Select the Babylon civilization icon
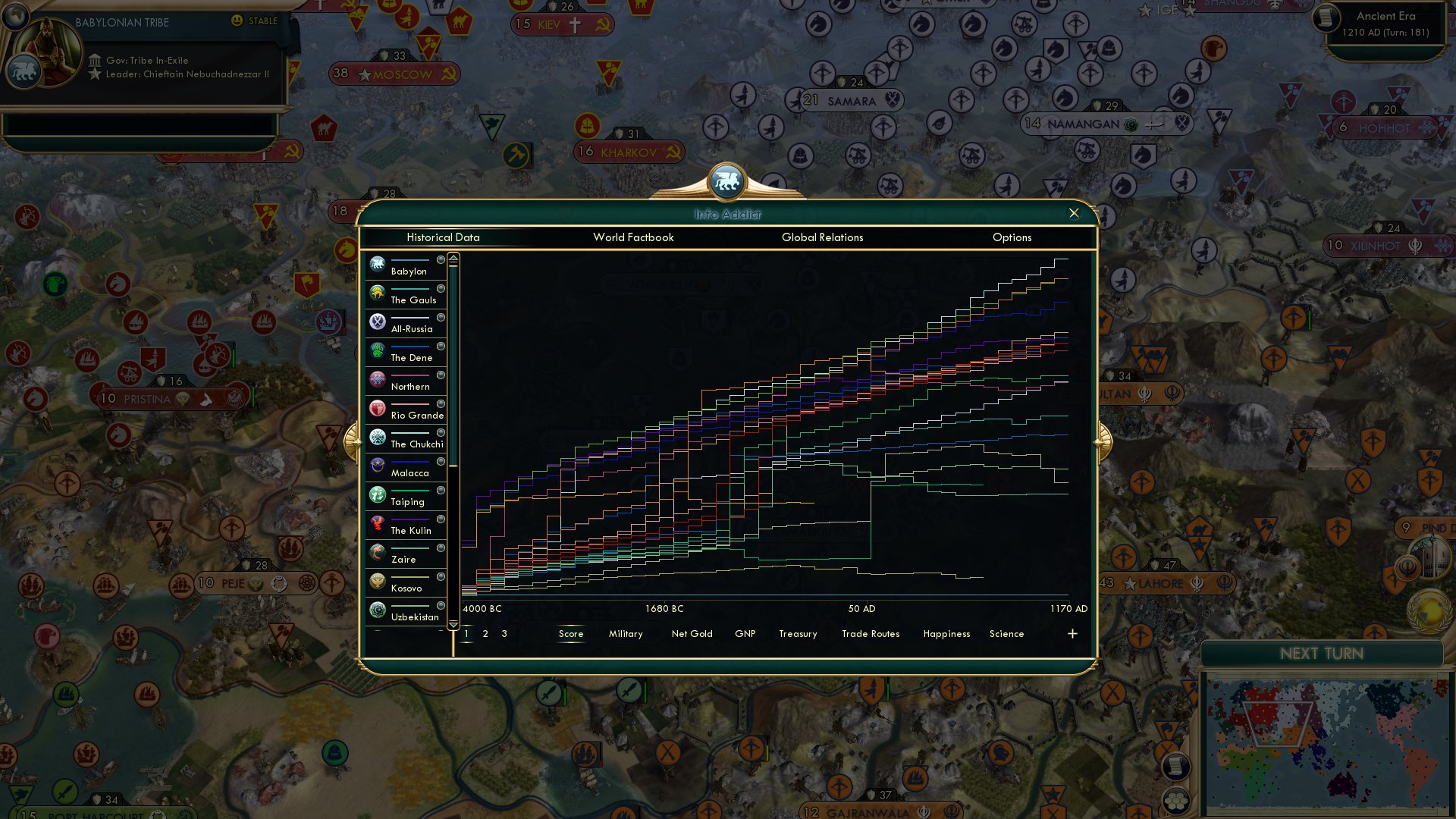Screen dimensions: 1456x819 pos(378,264)
